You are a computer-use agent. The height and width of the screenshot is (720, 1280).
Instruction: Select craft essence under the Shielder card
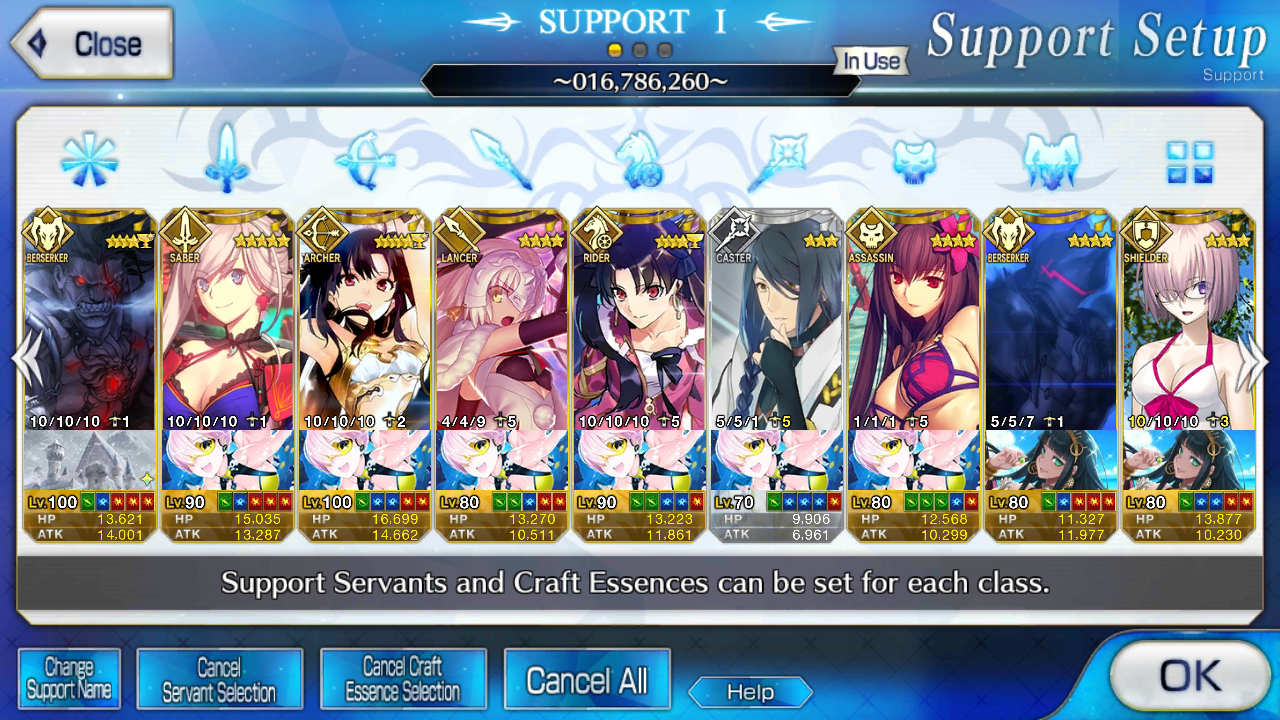(1189, 460)
